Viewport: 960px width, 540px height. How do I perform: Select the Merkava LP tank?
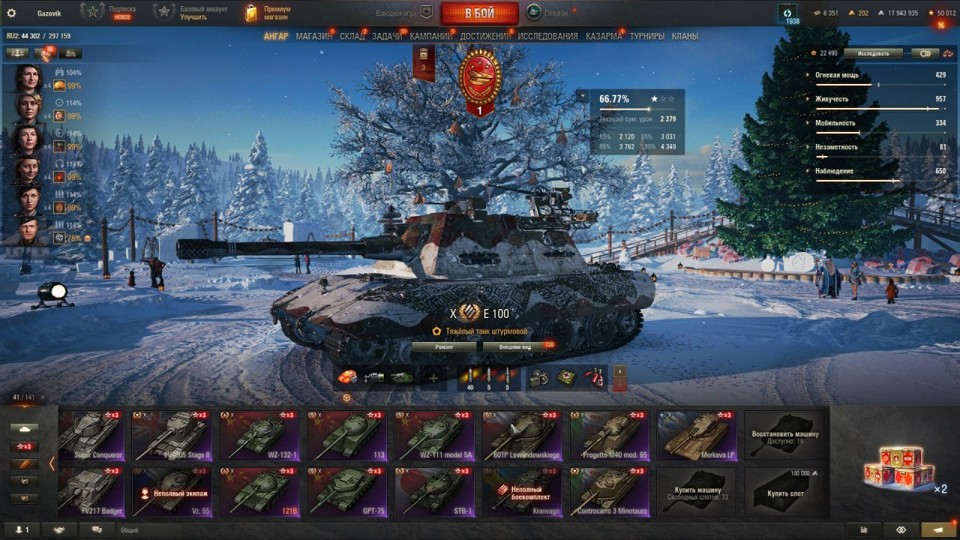(x=698, y=435)
